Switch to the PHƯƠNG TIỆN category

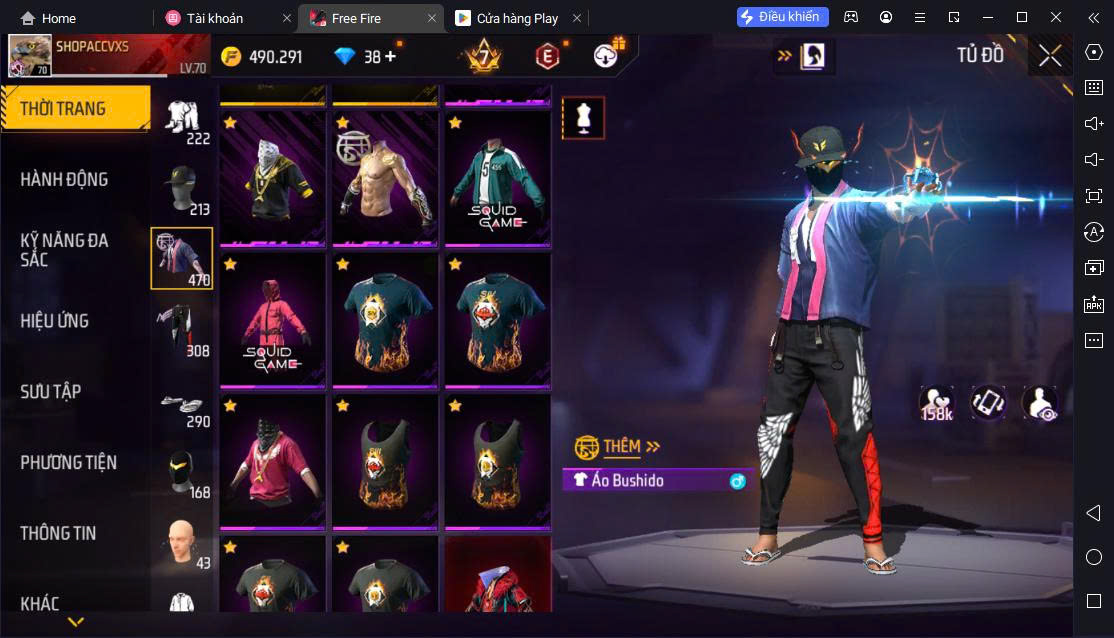click(69, 463)
